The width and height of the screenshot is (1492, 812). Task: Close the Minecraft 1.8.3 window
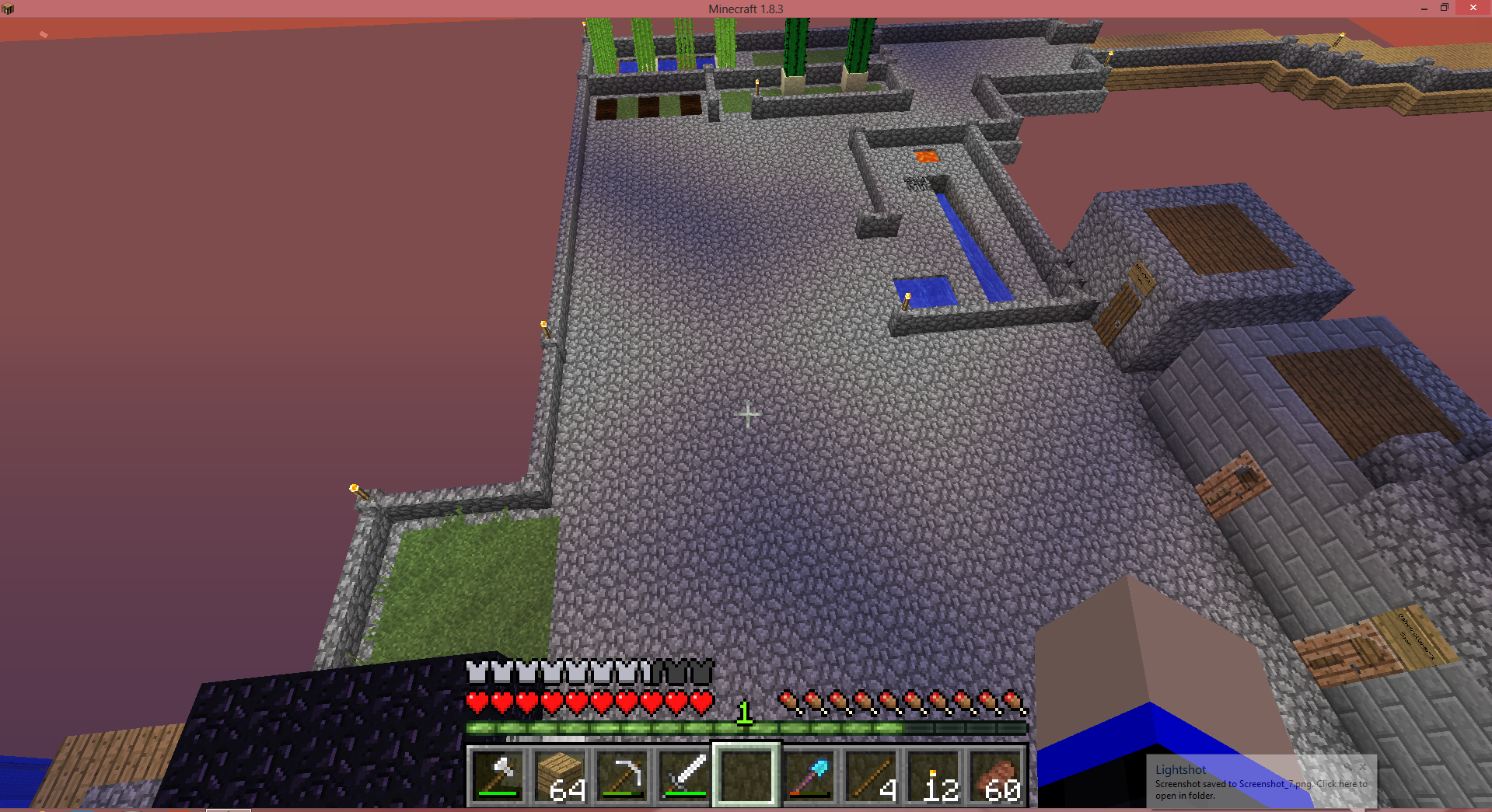click(1473, 8)
